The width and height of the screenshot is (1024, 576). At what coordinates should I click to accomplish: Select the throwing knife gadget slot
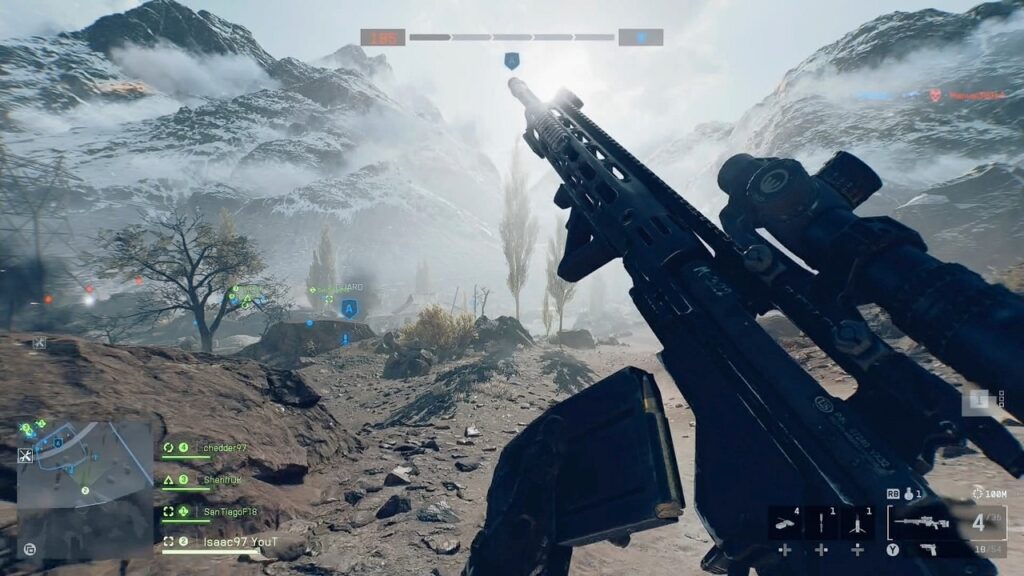point(821,522)
